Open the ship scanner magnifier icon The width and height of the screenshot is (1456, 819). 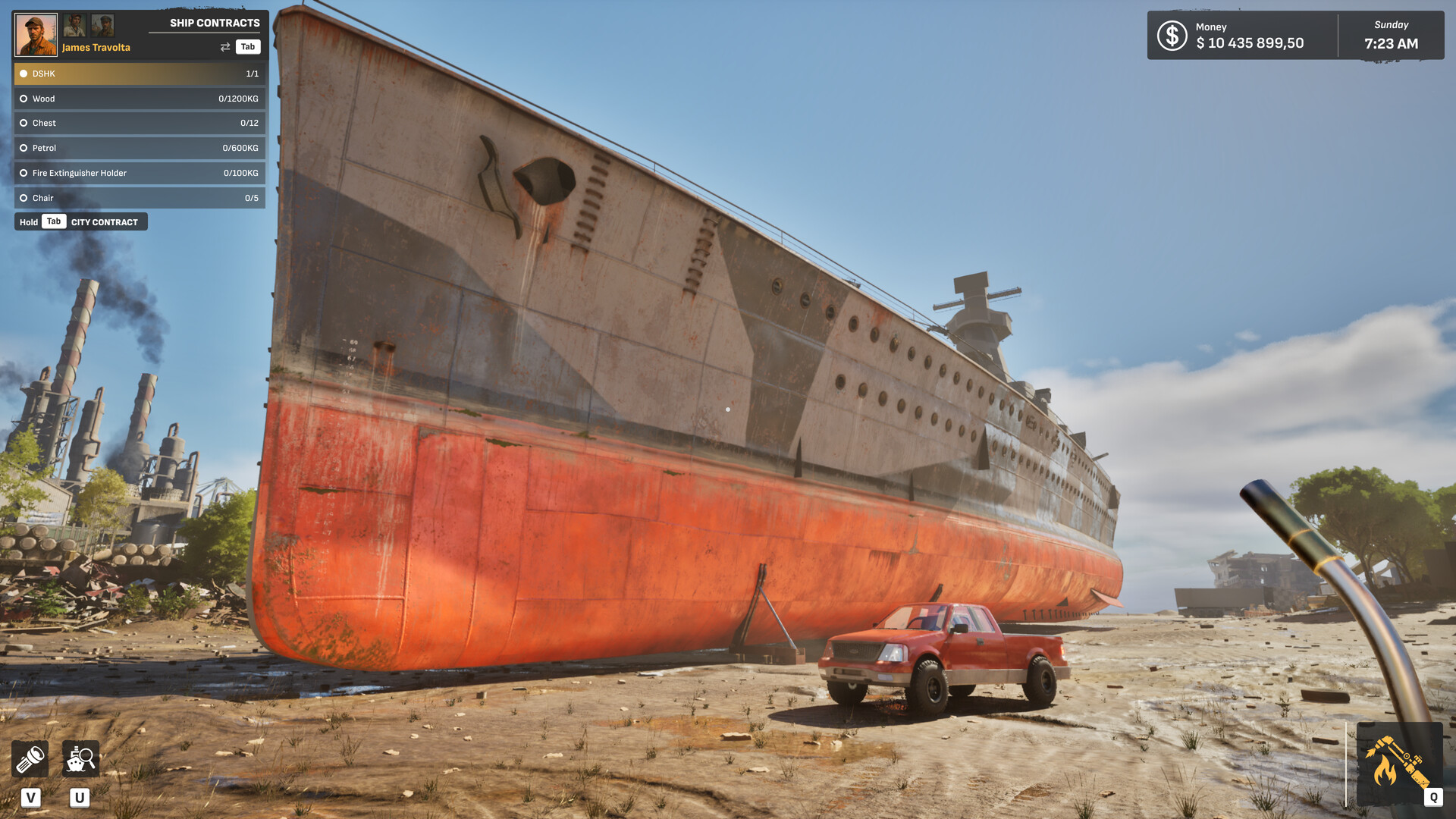(80, 759)
